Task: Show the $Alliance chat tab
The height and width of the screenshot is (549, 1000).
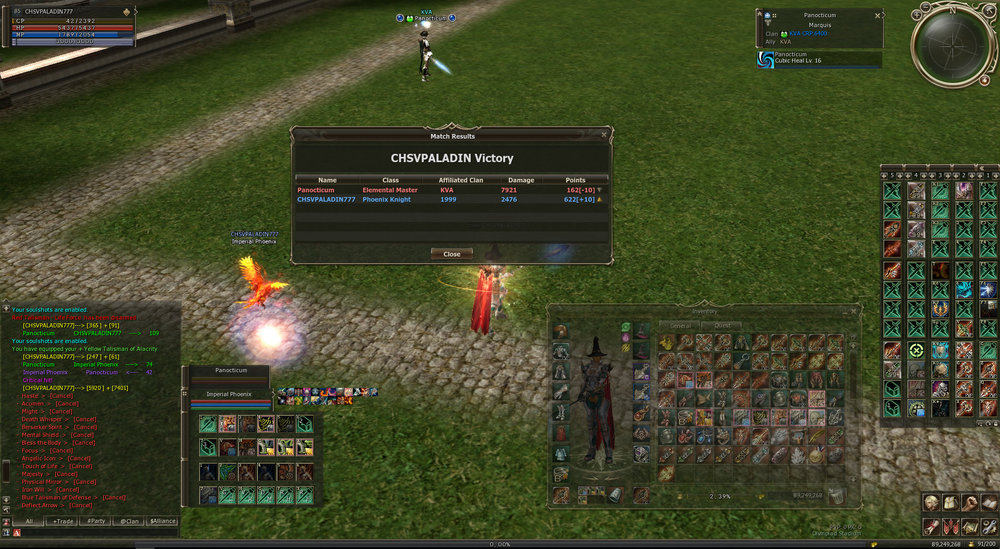Action: point(162,521)
